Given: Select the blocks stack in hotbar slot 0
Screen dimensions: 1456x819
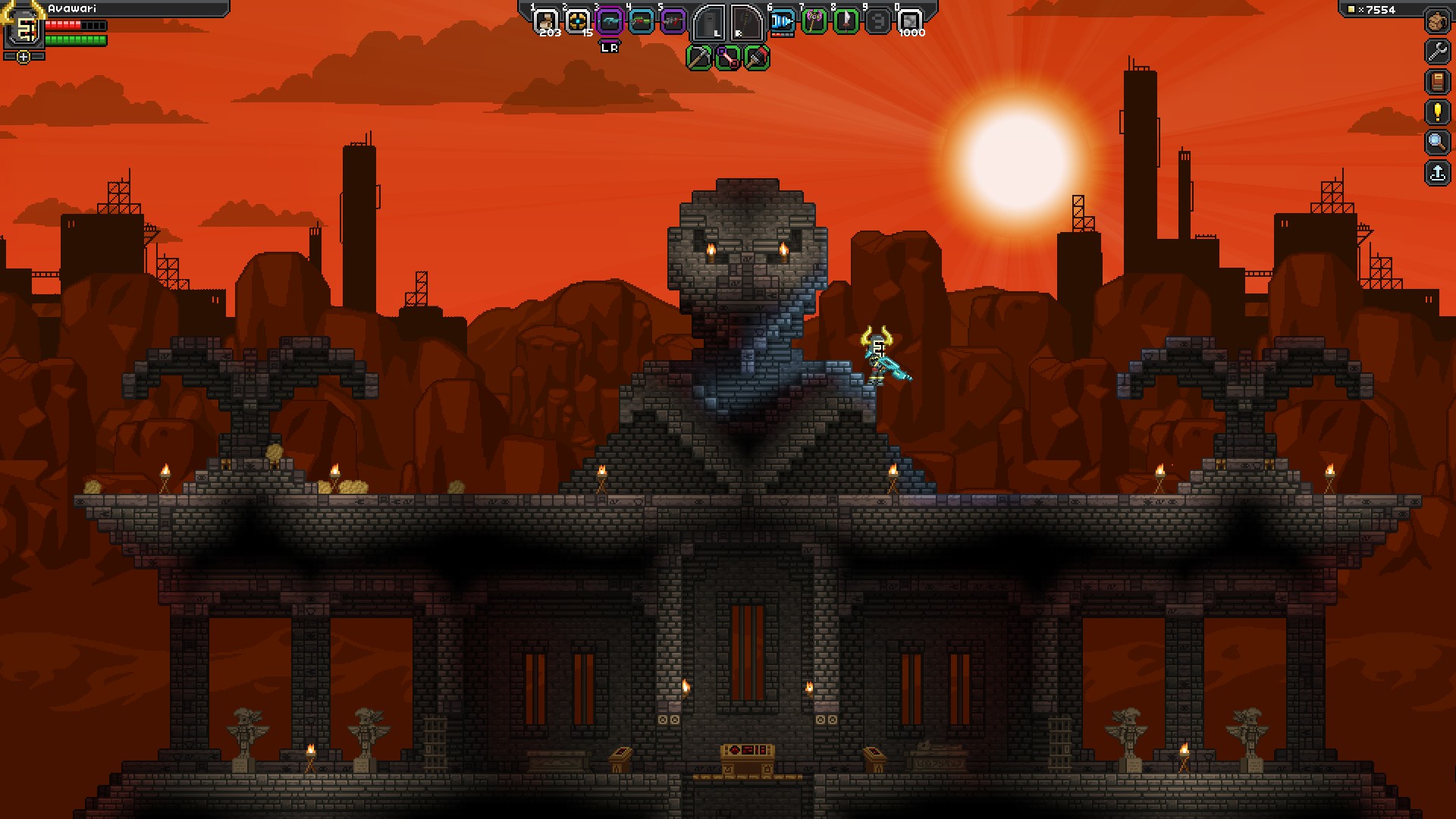Looking at the screenshot, I should click(x=912, y=20).
